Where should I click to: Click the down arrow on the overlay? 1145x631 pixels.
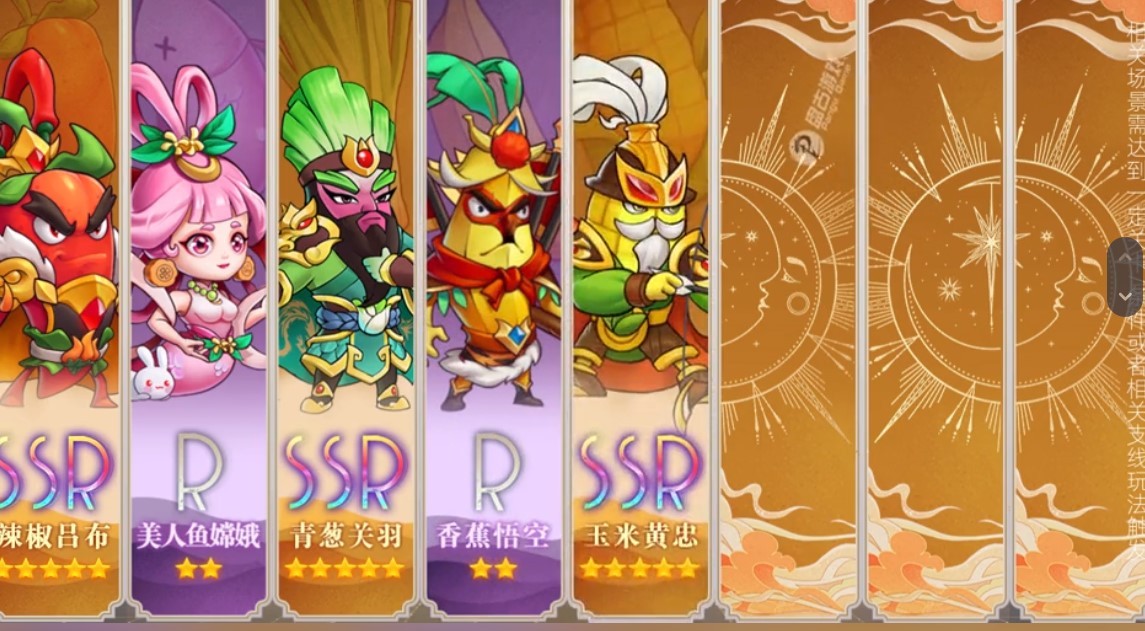pos(1127,297)
